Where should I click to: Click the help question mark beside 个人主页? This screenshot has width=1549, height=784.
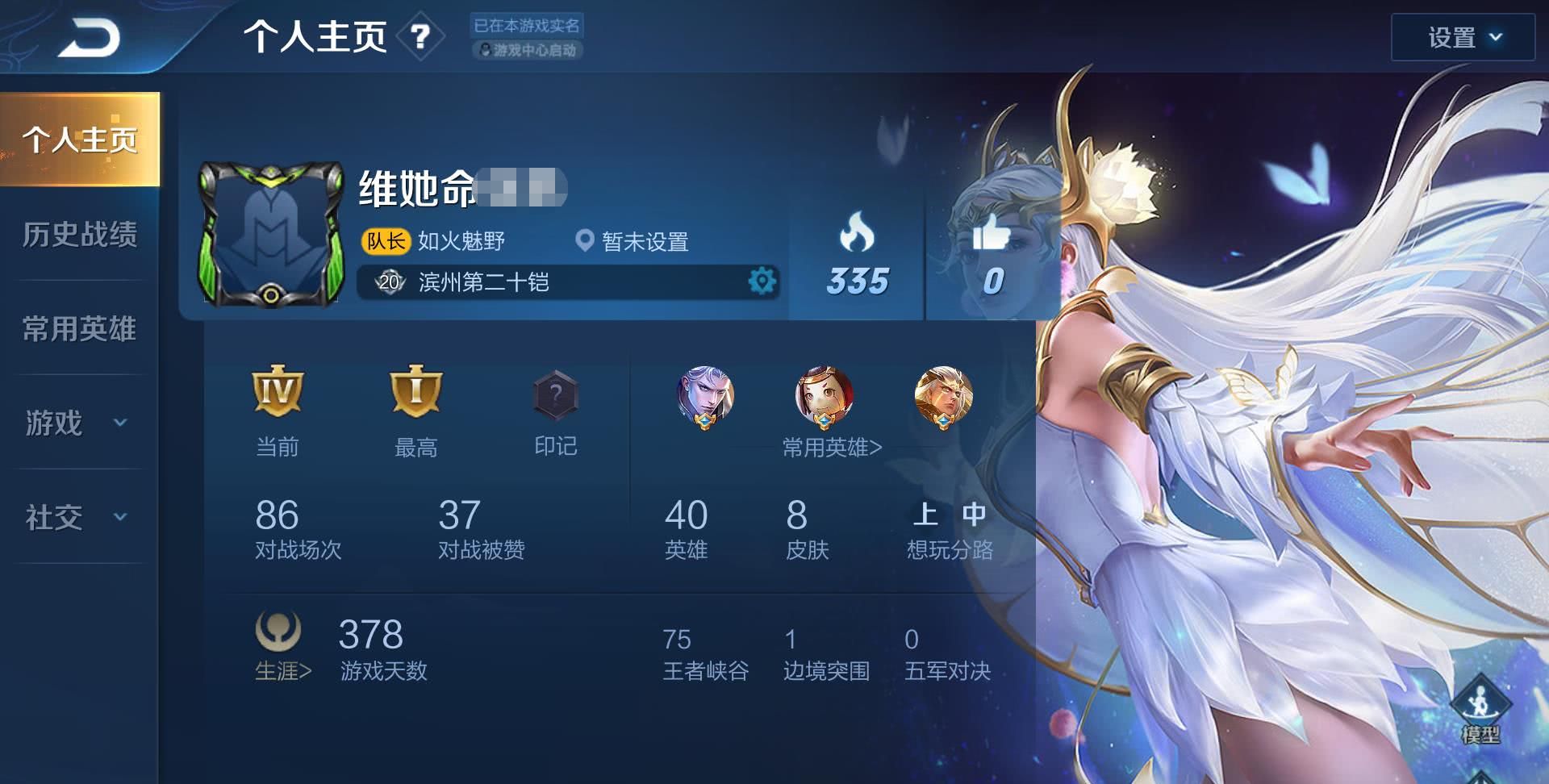(419, 37)
